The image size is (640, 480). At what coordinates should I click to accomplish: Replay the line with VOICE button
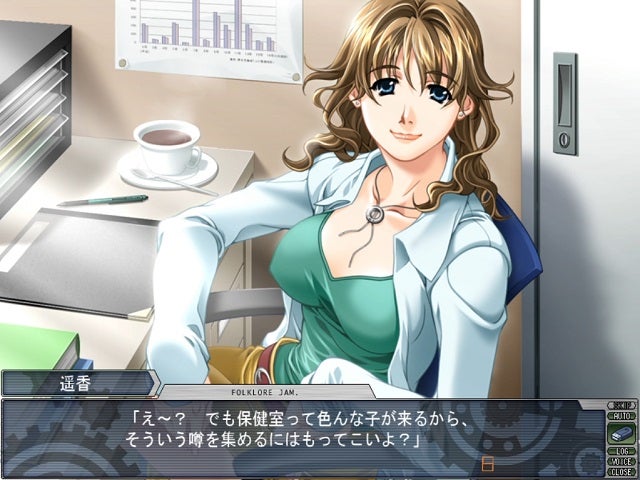620,461
